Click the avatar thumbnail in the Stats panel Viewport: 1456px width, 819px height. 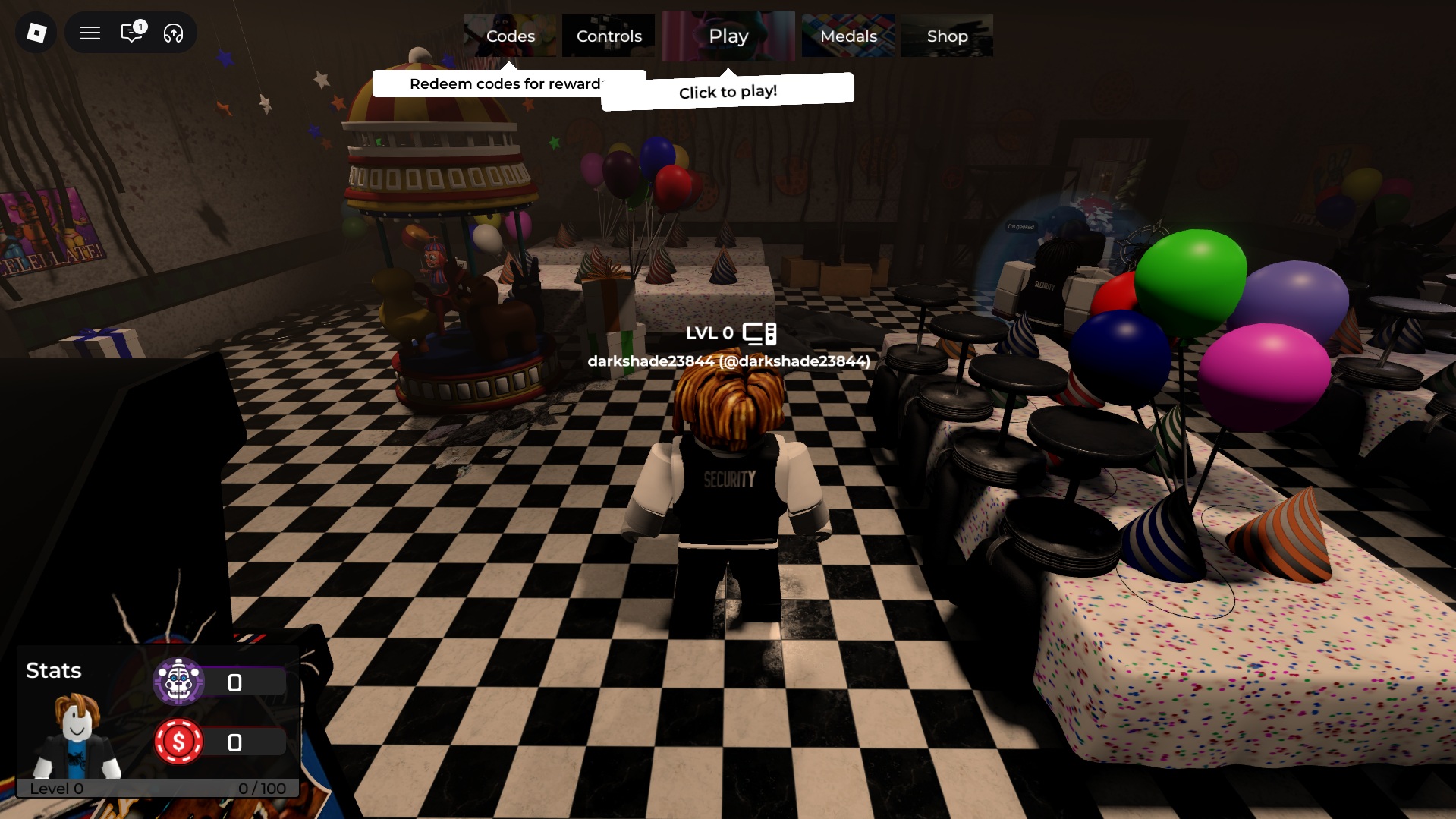coord(76,732)
